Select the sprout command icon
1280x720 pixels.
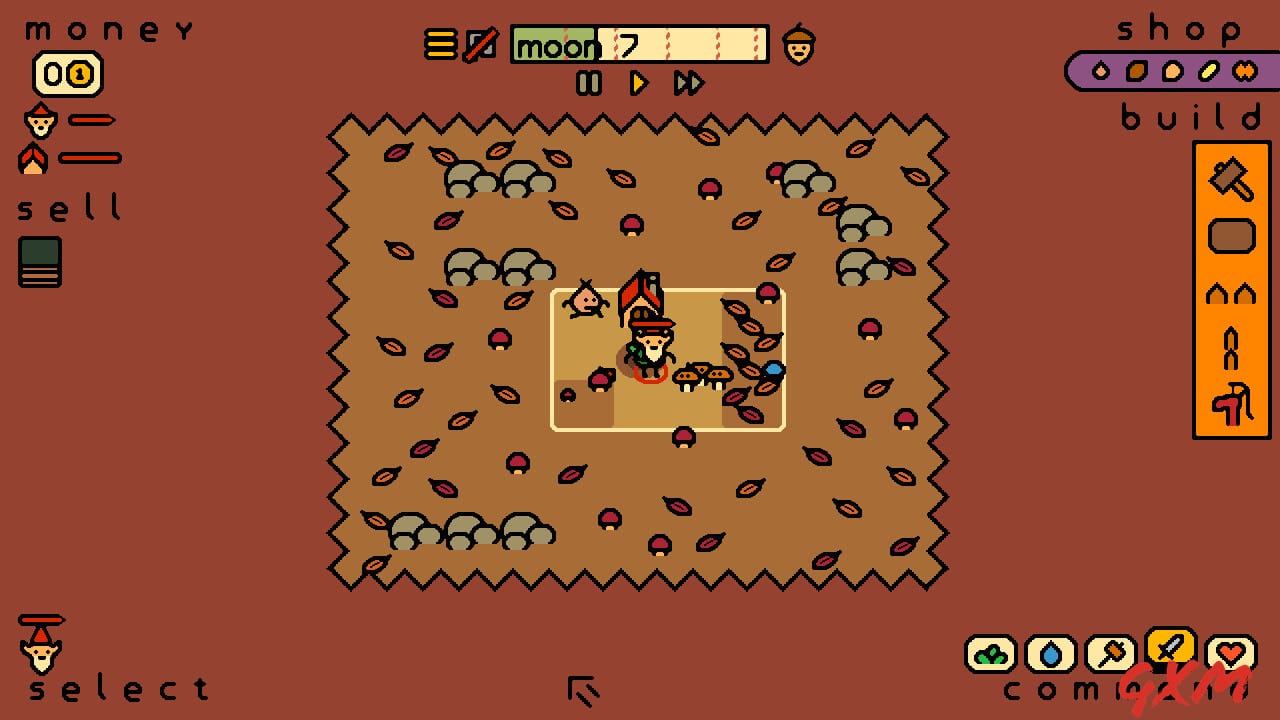tap(991, 655)
